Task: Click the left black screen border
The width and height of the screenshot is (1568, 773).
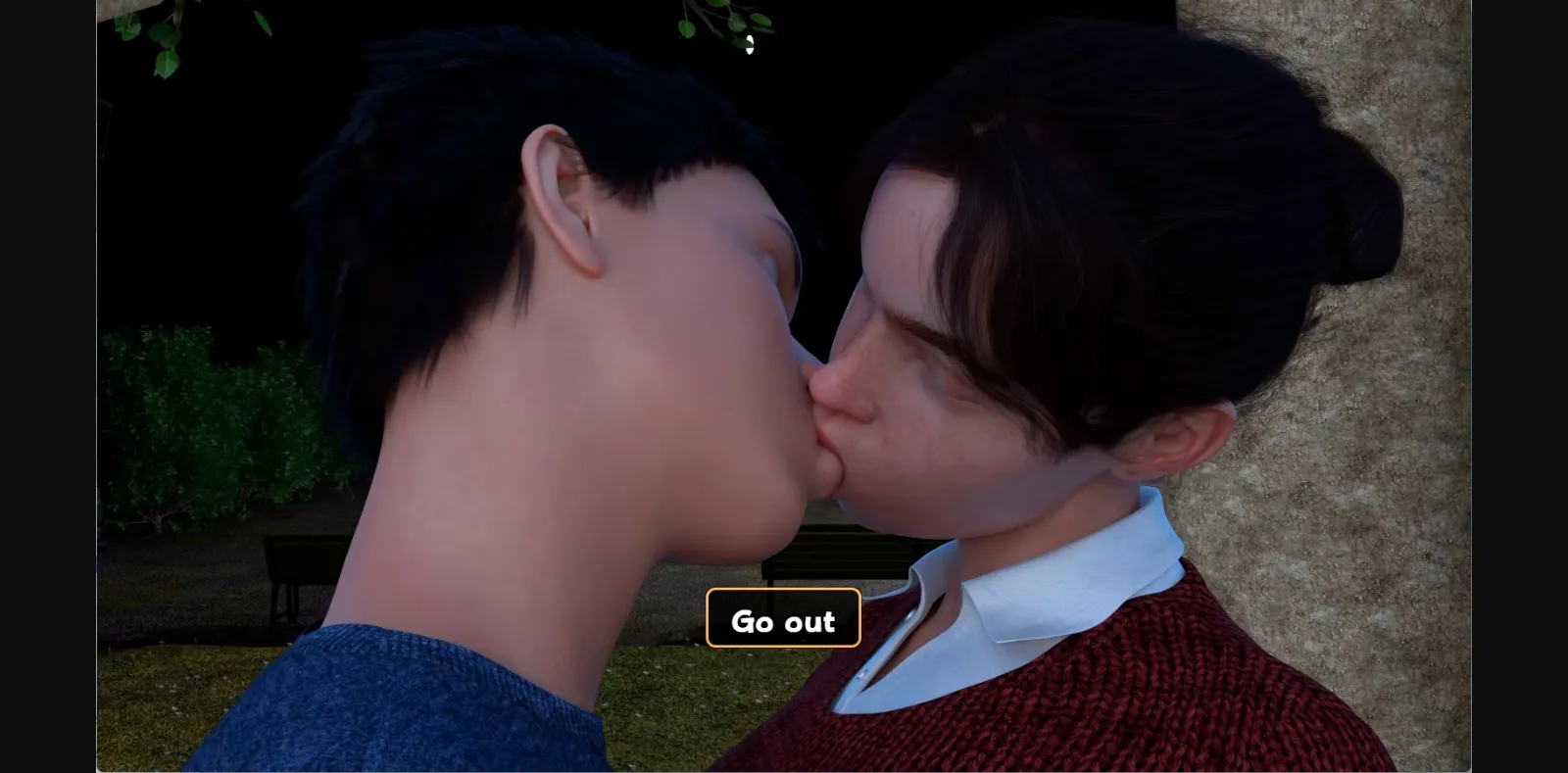Action: pos(49,392)
